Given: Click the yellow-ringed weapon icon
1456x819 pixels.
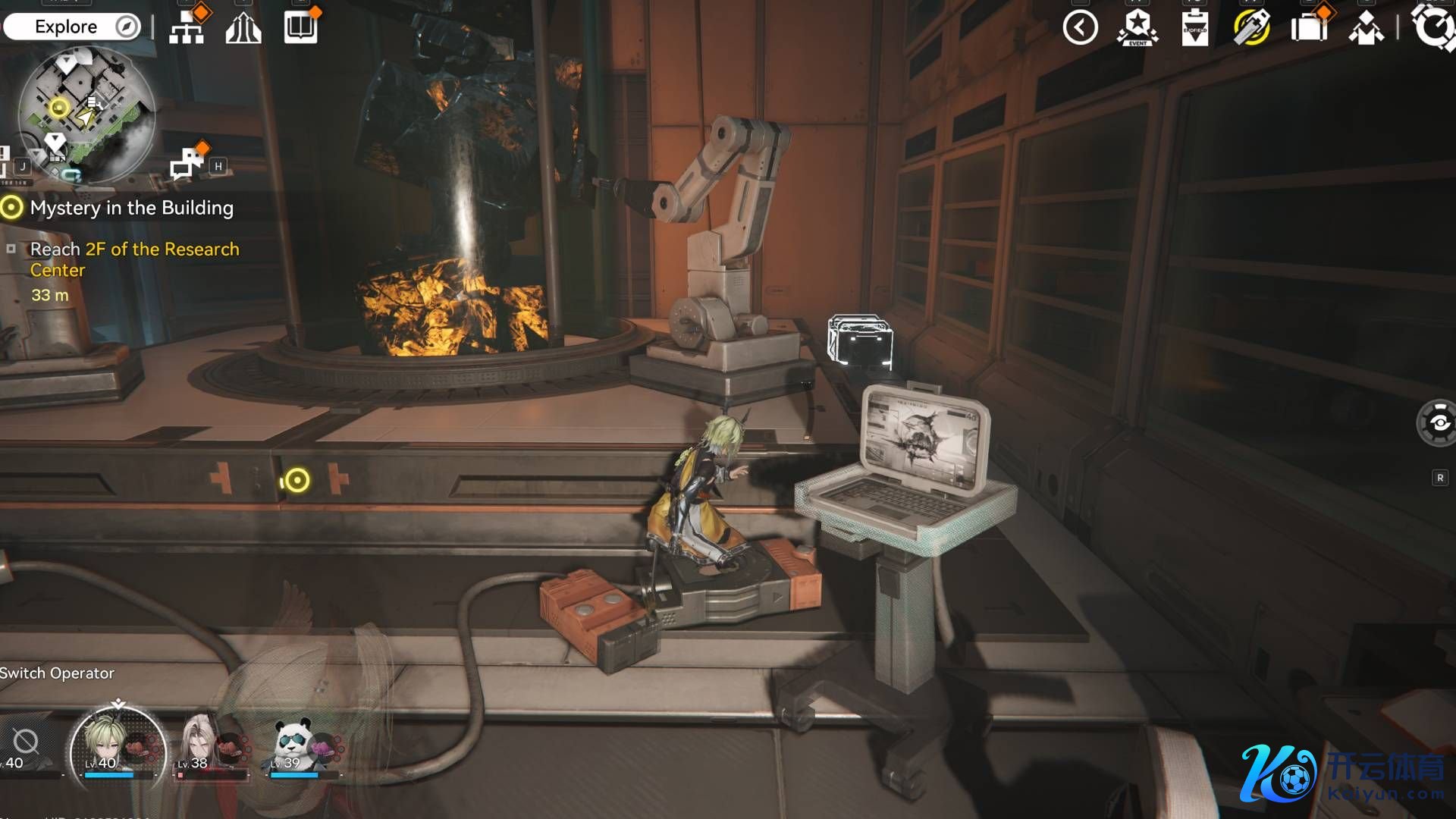Looking at the screenshot, I should tap(1251, 29).
